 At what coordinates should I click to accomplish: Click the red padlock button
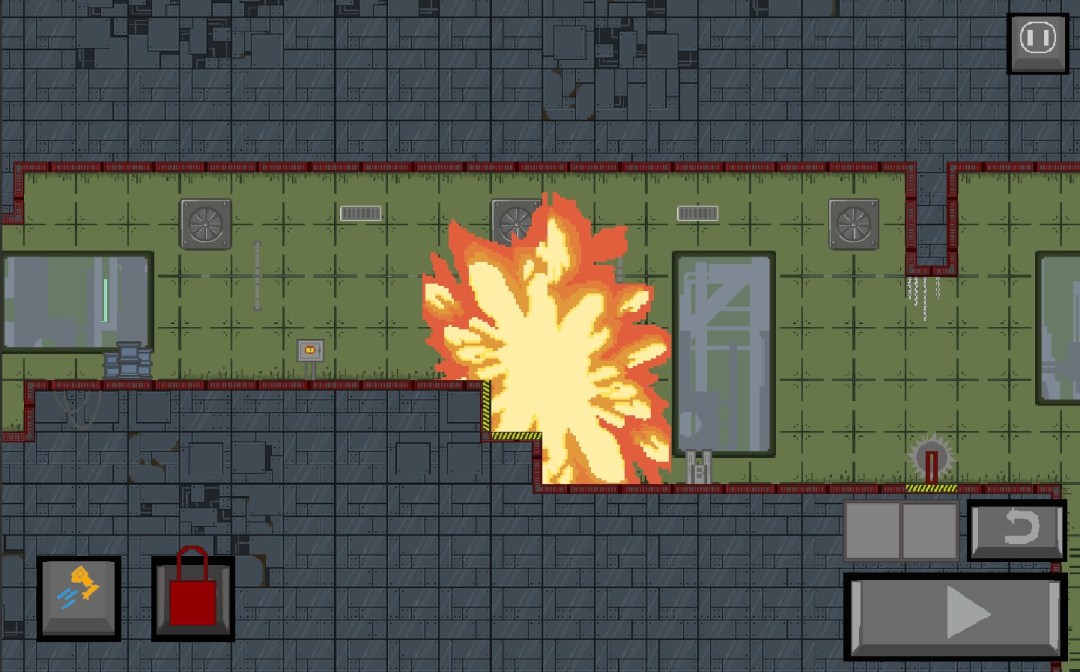click(193, 597)
